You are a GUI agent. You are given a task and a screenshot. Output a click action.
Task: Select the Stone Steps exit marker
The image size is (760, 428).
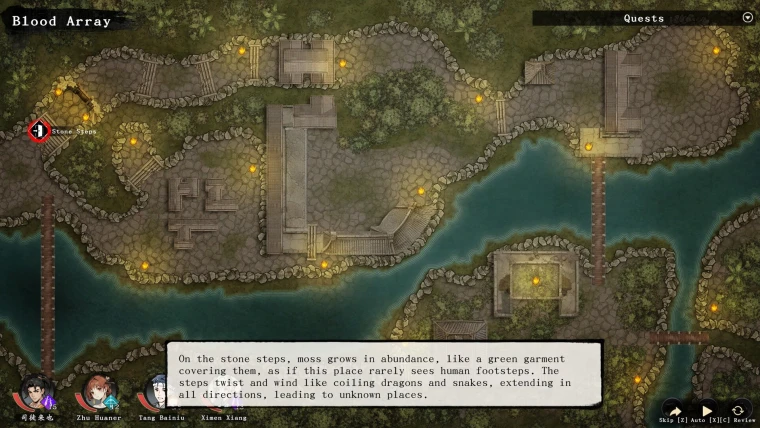(x=39, y=130)
